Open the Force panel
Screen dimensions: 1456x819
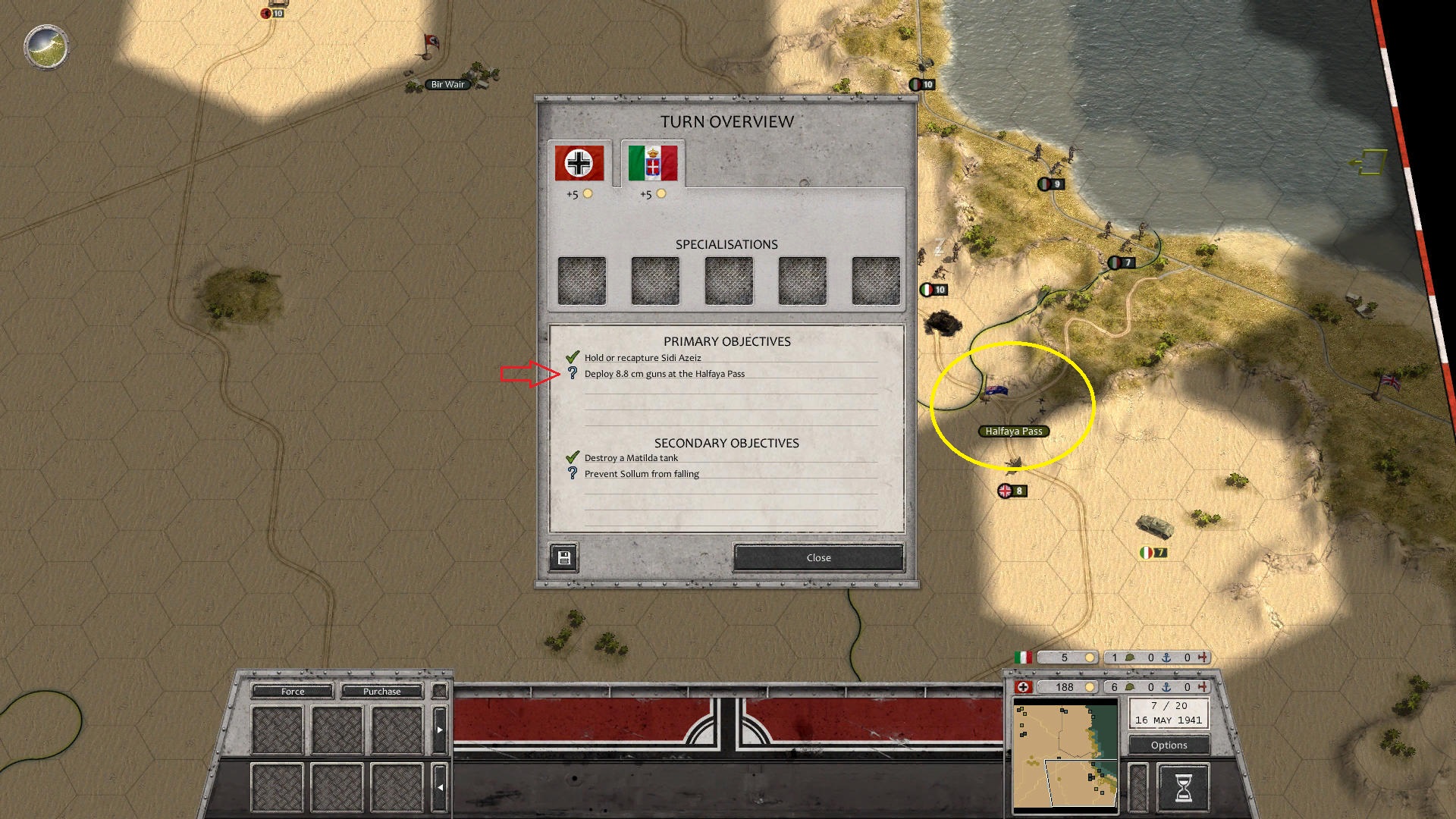293,691
